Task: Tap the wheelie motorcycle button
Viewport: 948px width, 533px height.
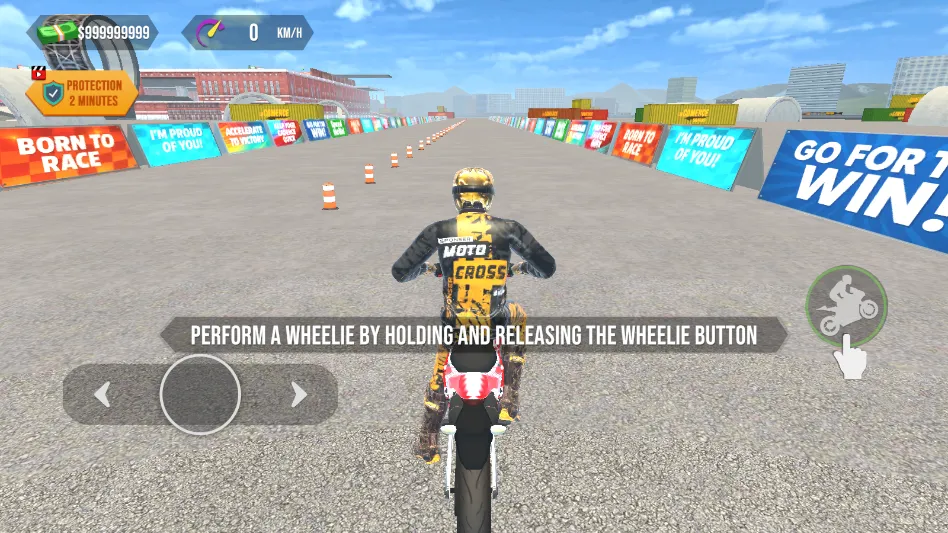Action: pos(846,306)
